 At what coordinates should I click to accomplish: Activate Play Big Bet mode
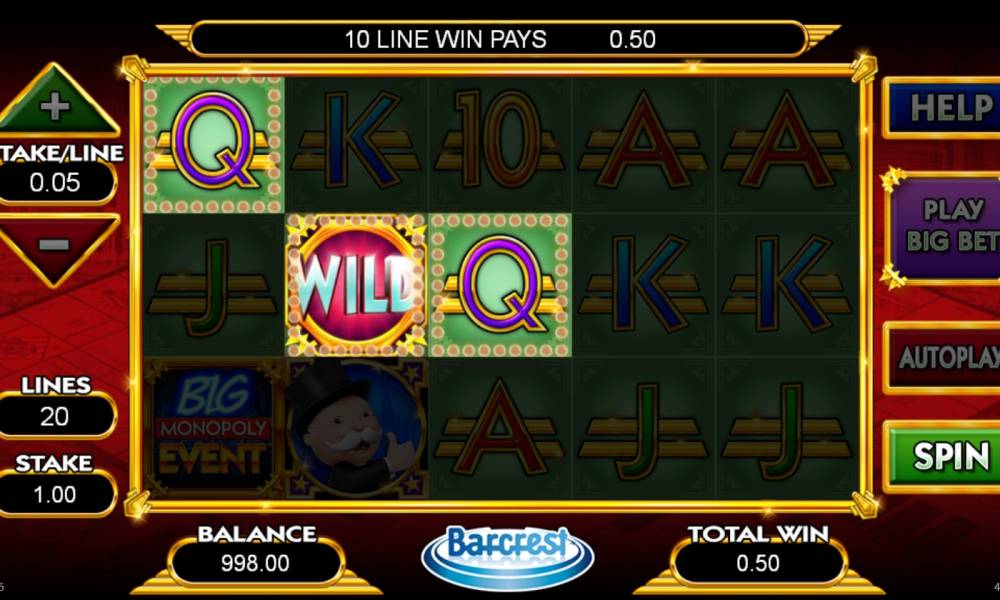click(945, 225)
